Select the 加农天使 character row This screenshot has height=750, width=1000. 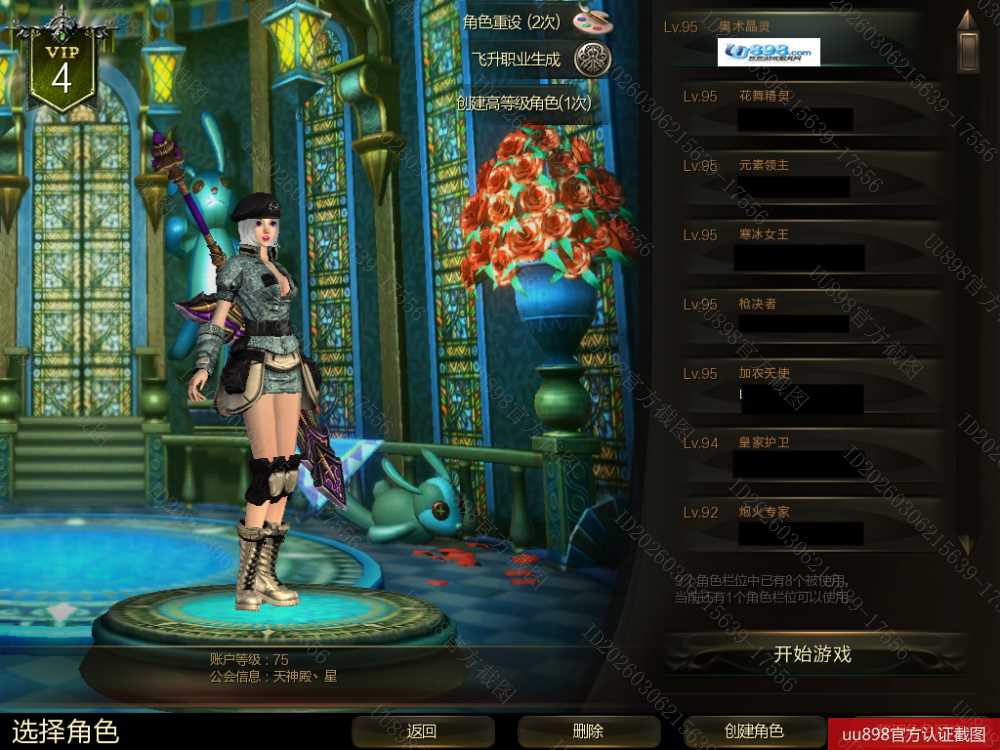(x=800, y=386)
